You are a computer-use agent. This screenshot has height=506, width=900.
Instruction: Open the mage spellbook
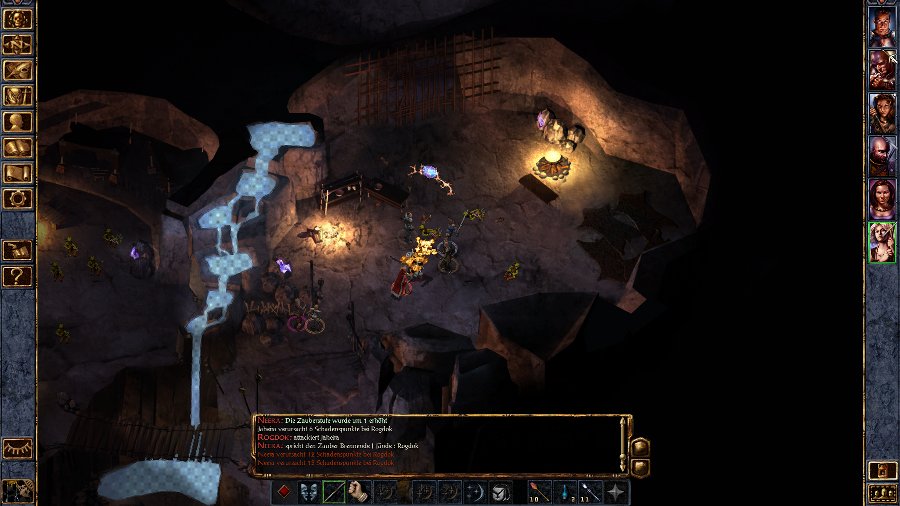18,148
